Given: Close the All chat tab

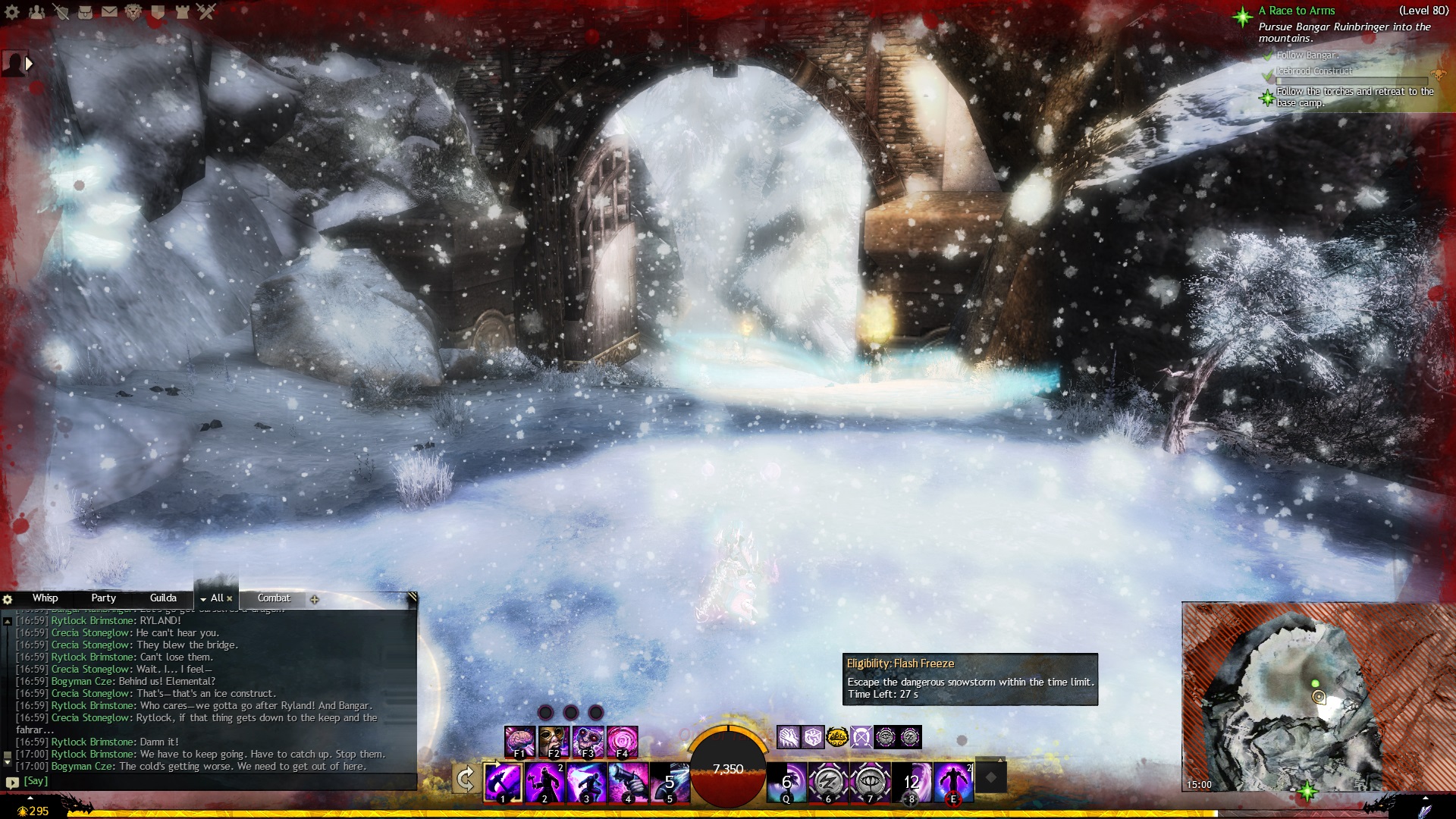Looking at the screenshot, I should 230,599.
